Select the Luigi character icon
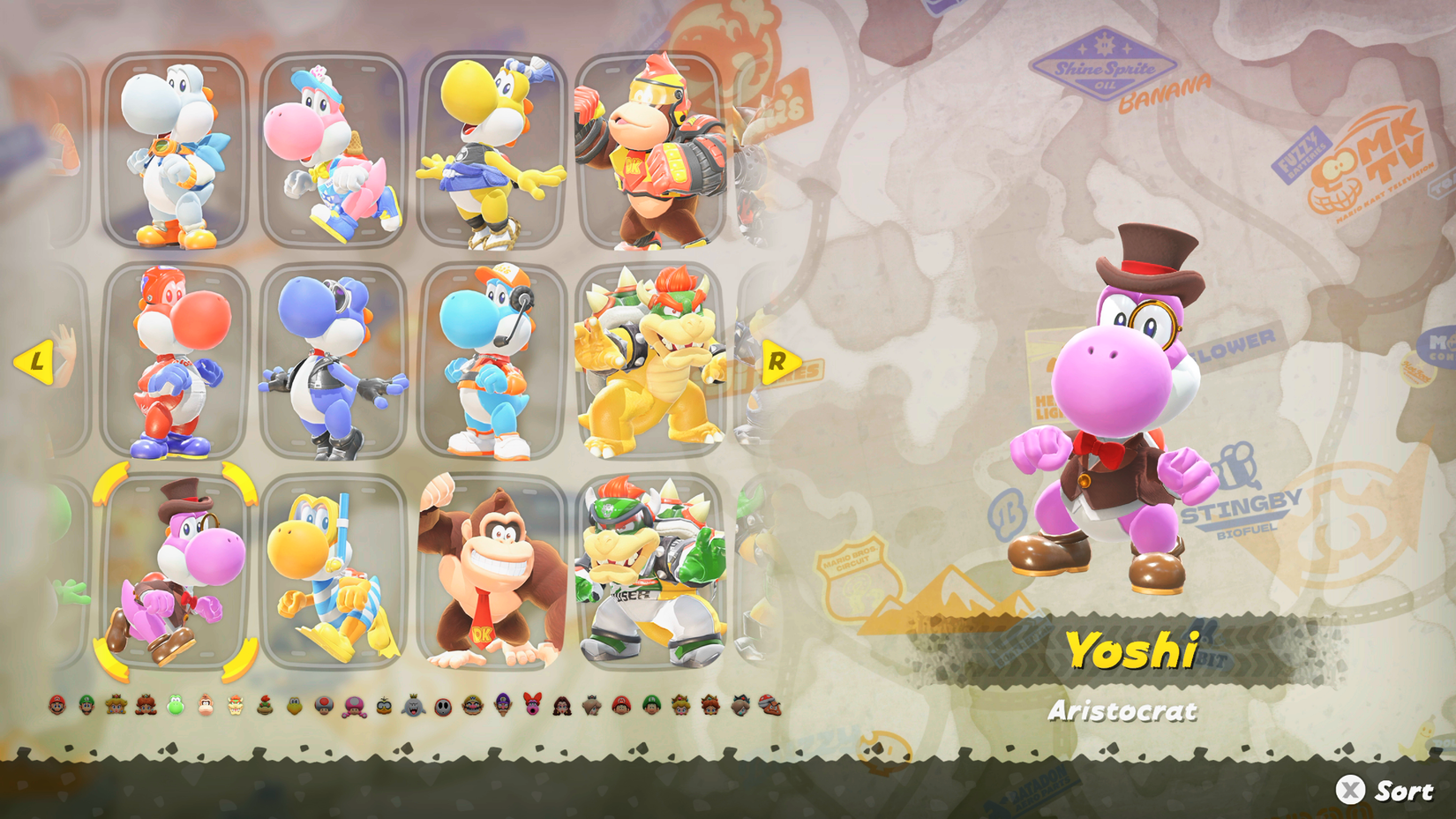Viewport: 1456px width, 819px height. pos(86,706)
